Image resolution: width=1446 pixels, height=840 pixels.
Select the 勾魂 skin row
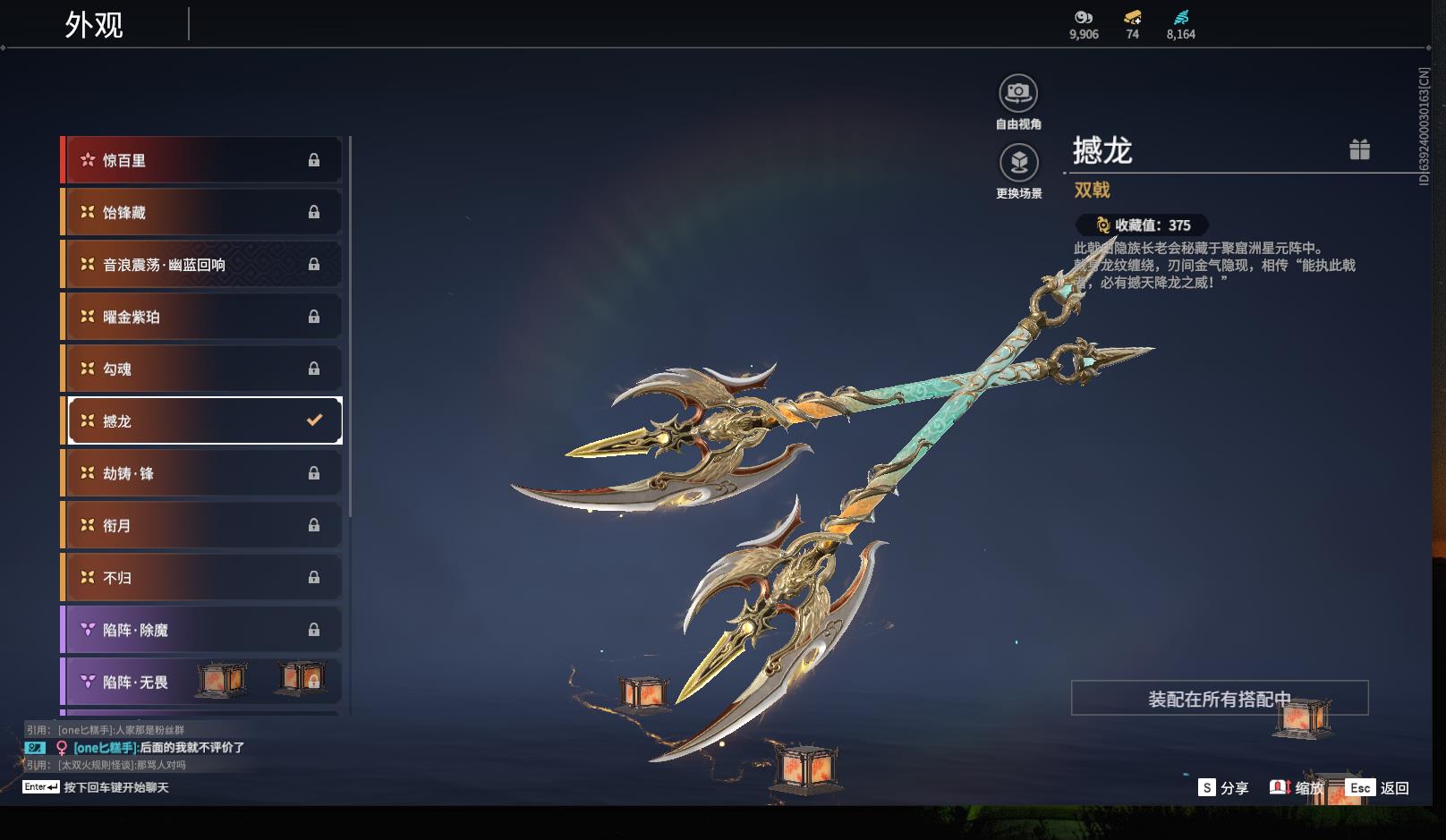(x=202, y=369)
